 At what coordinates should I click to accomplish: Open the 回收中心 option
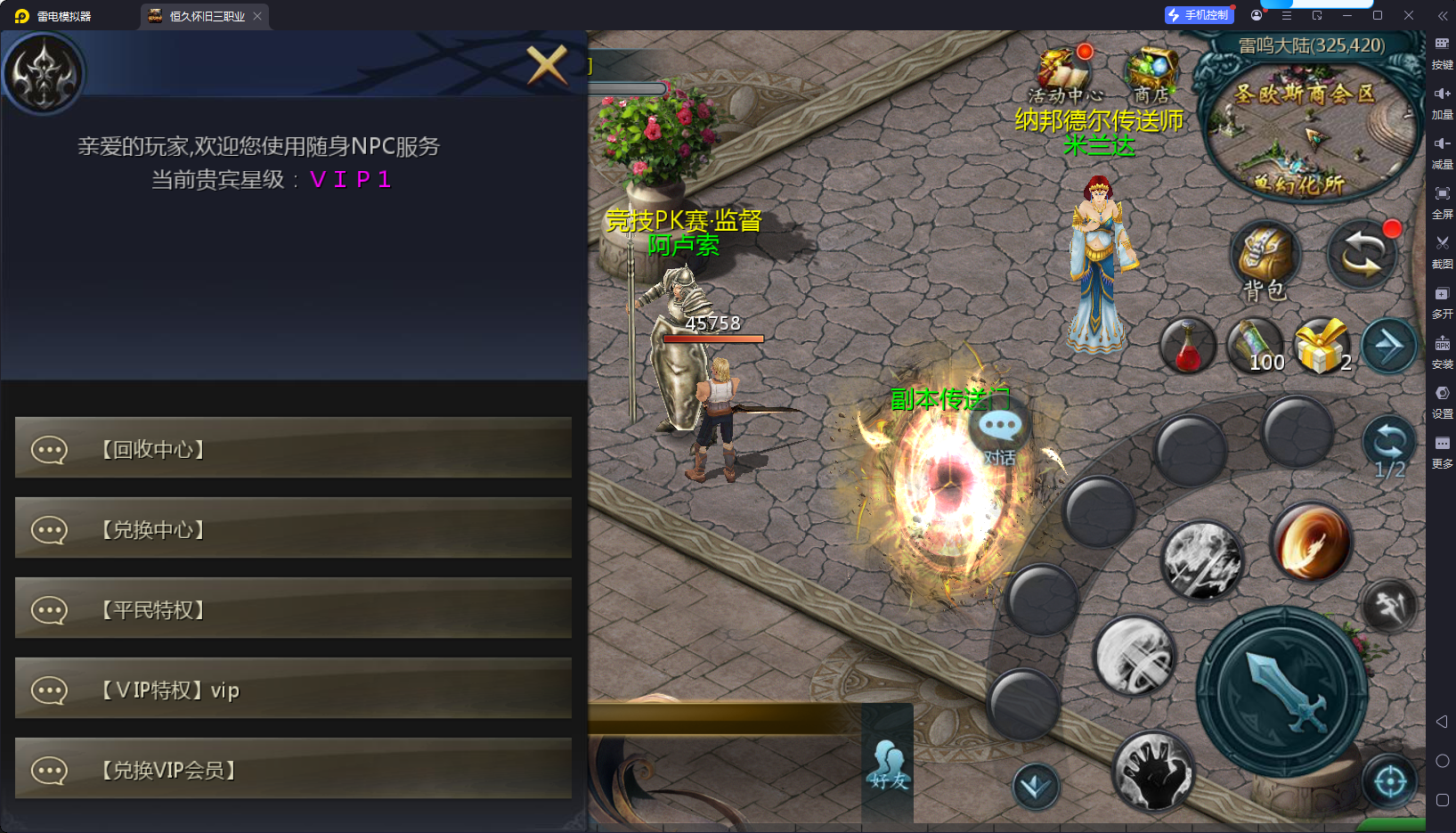point(293,448)
